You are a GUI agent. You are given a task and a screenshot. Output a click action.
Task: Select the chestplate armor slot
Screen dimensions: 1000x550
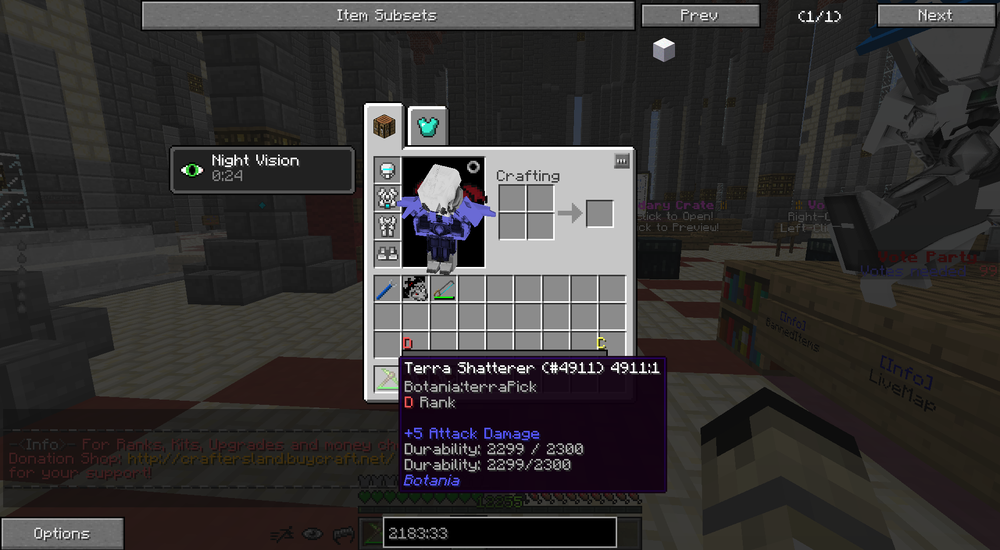pos(387,198)
